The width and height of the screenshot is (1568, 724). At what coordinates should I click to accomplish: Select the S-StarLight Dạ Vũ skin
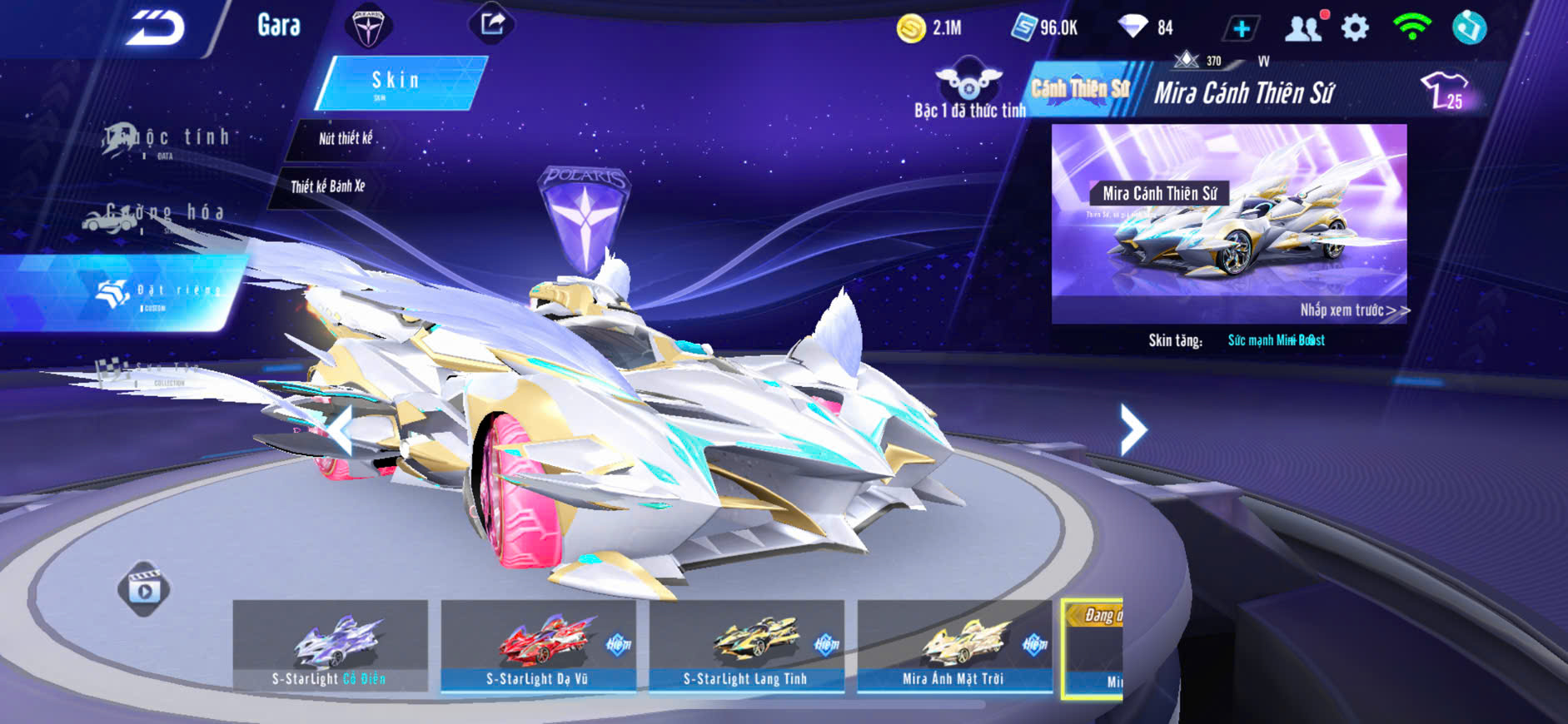point(538,646)
